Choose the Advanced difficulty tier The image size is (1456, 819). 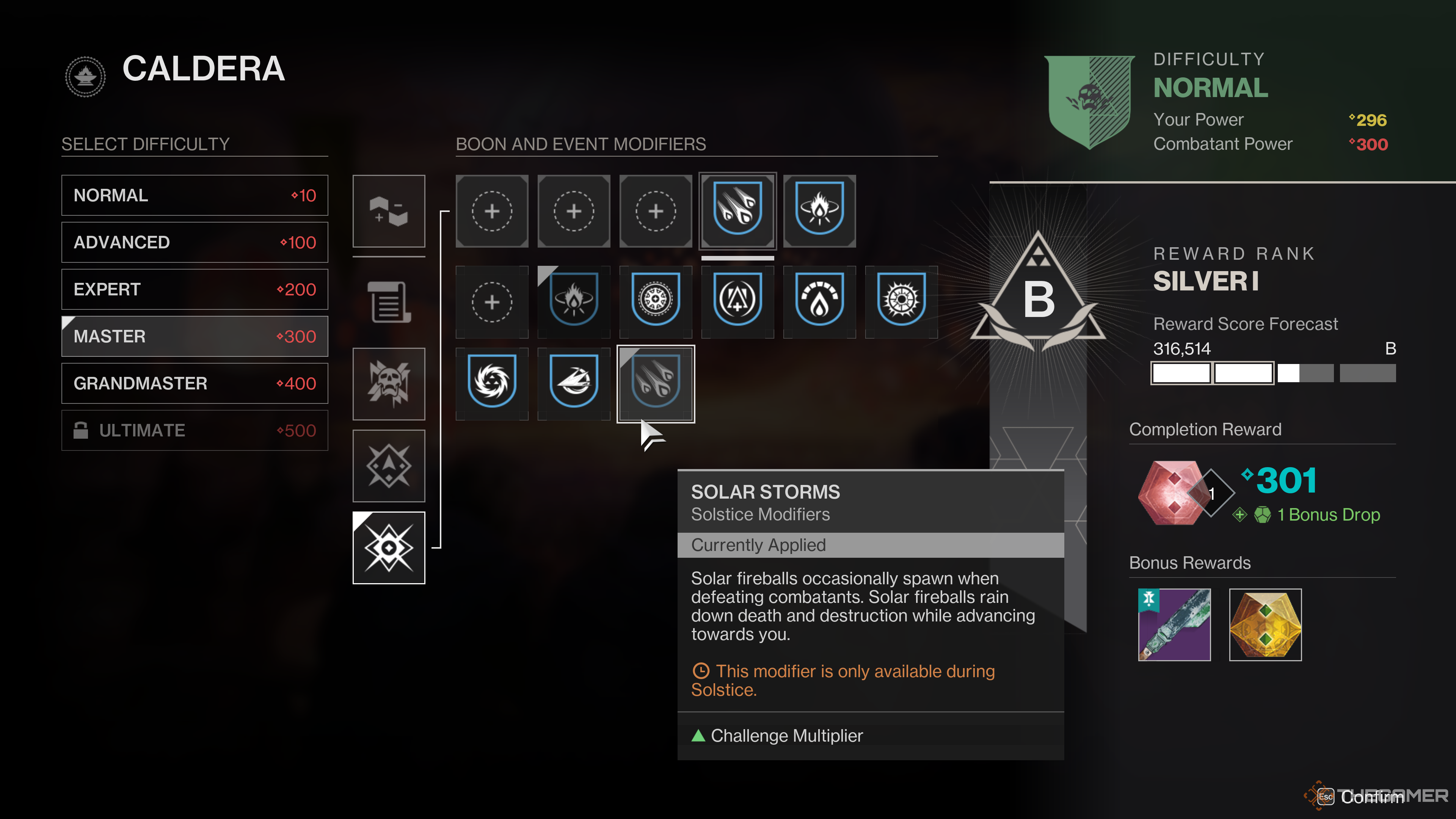tap(195, 242)
